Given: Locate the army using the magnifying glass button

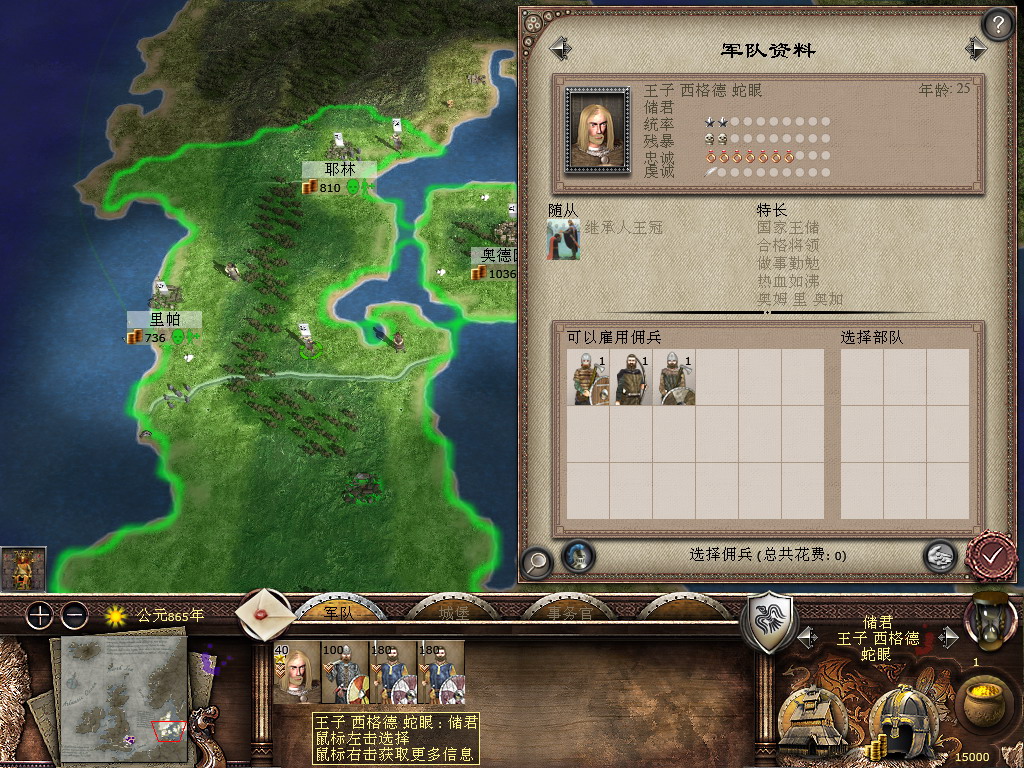Looking at the screenshot, I should [537, 562].
